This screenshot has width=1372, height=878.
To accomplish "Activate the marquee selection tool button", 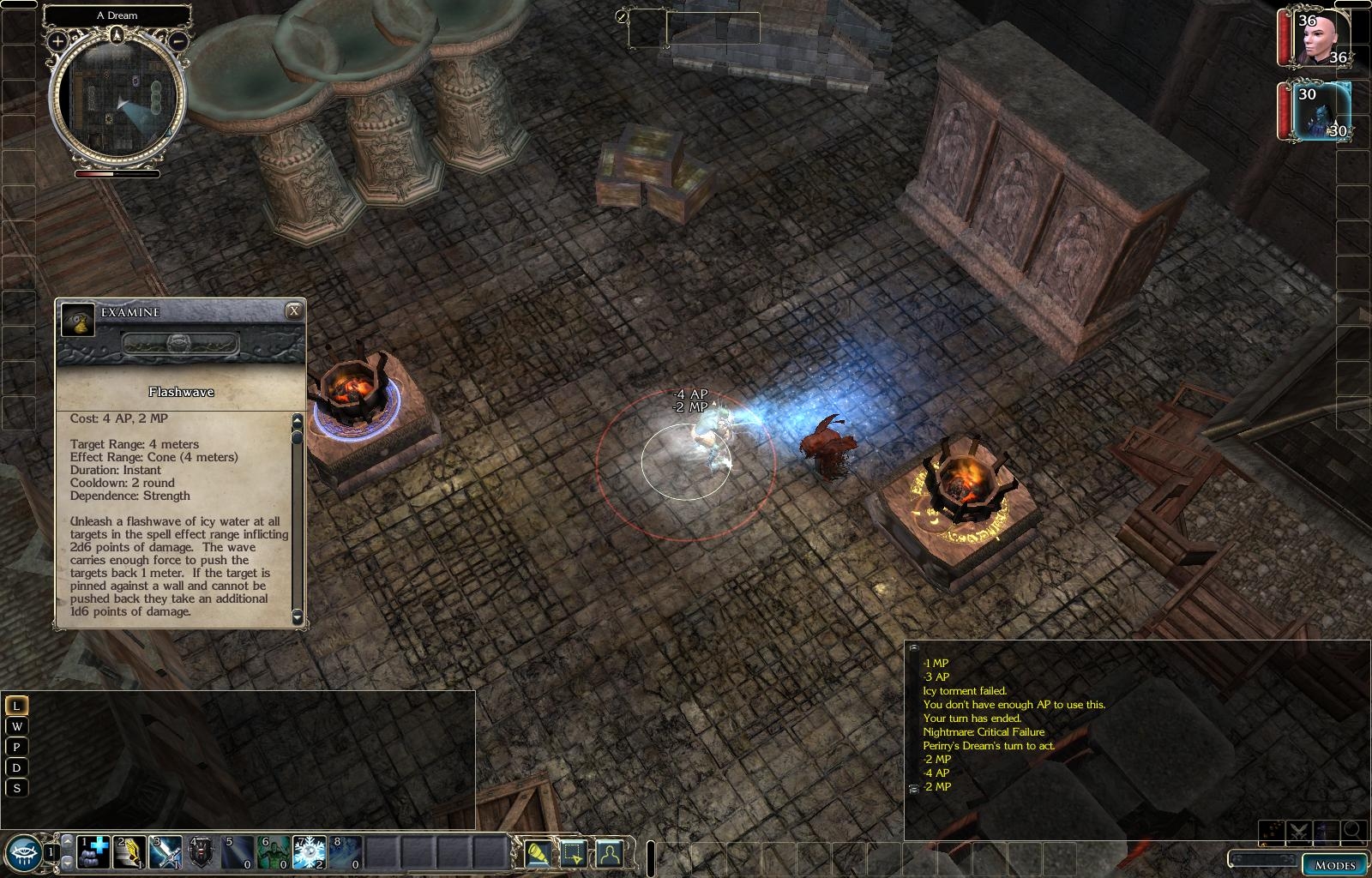I will [x=573, y=852].
